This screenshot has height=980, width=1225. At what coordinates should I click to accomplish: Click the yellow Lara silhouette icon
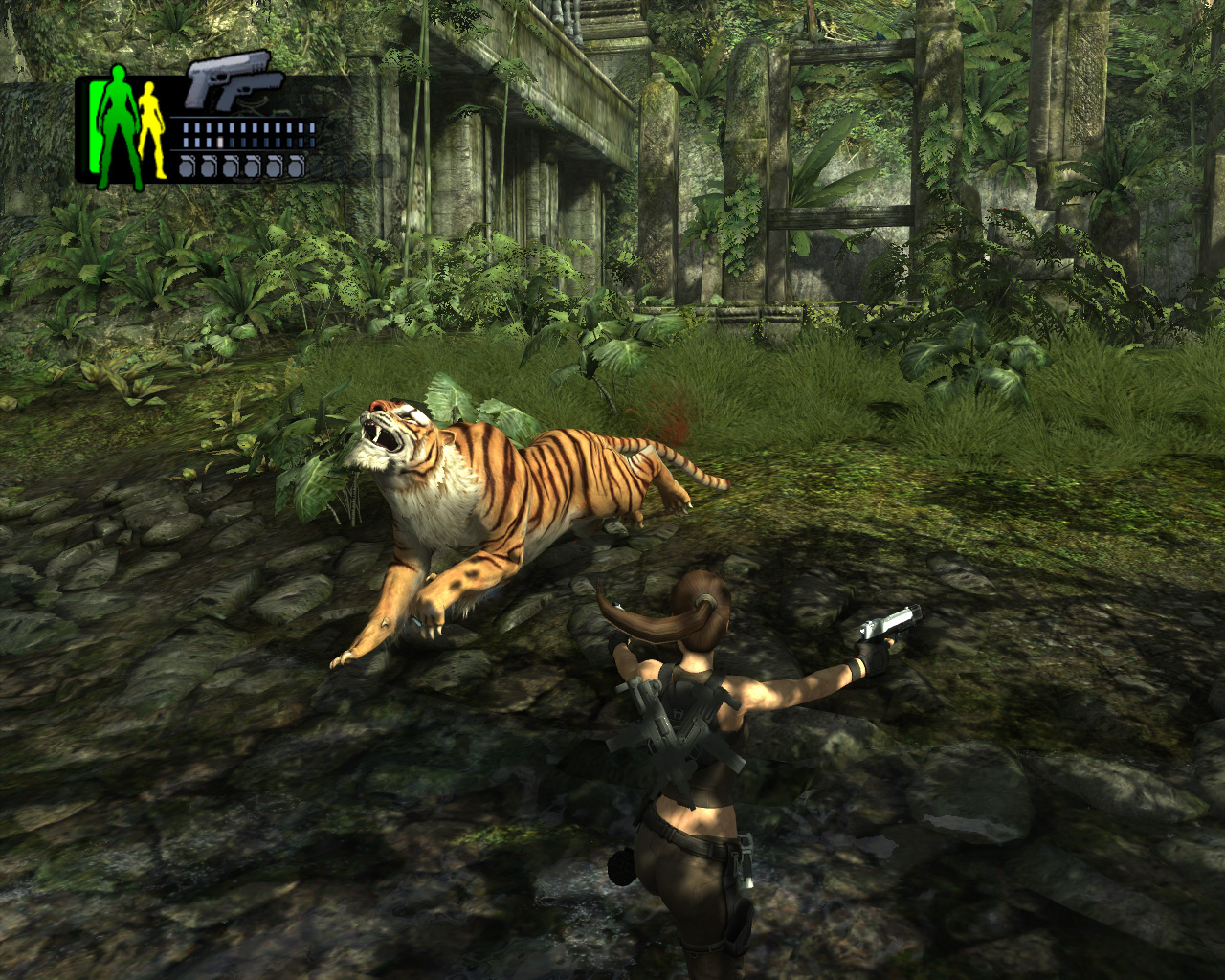click(150, 129)
